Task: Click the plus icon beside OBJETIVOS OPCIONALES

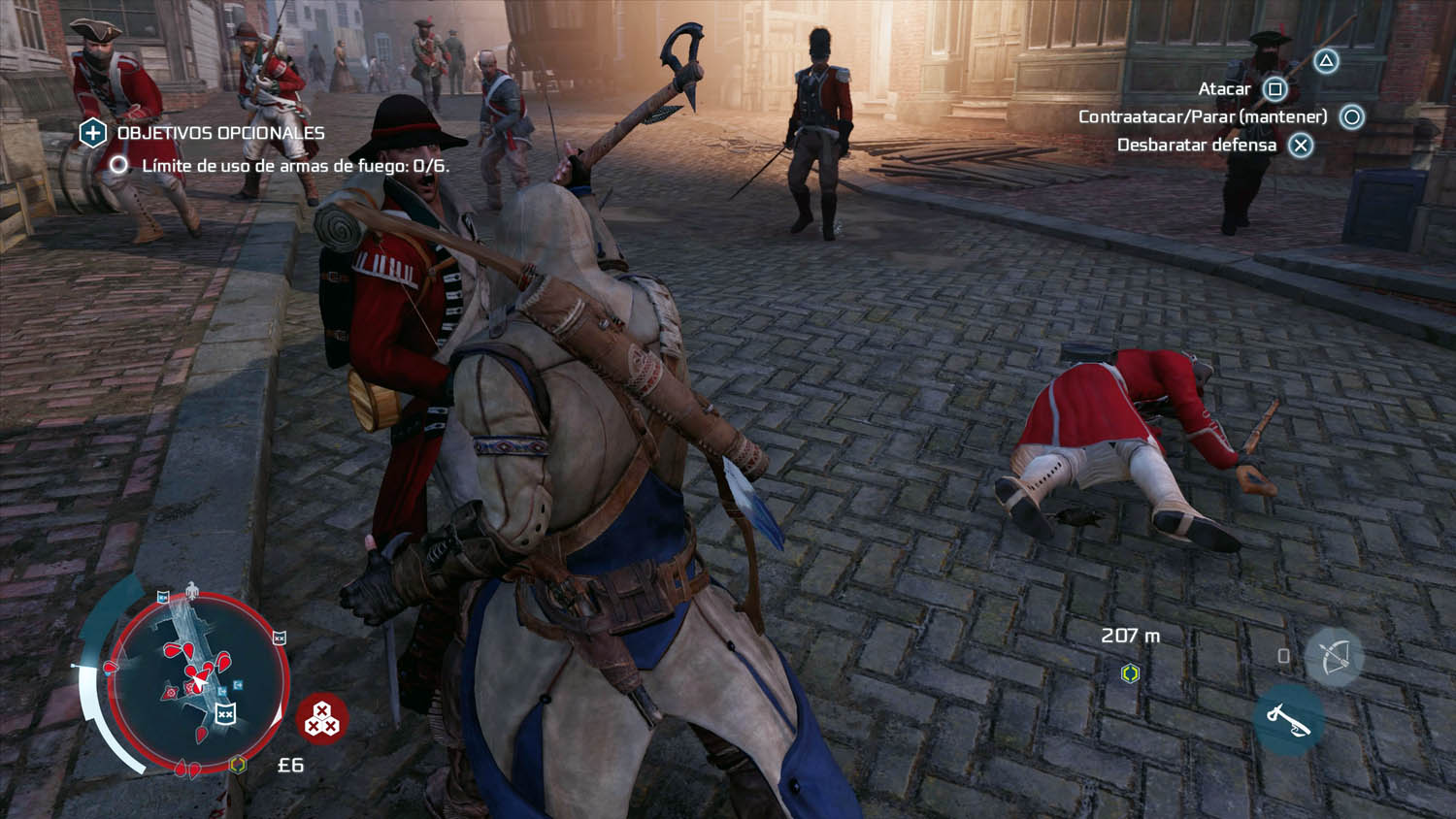Action: click(91, 133)
